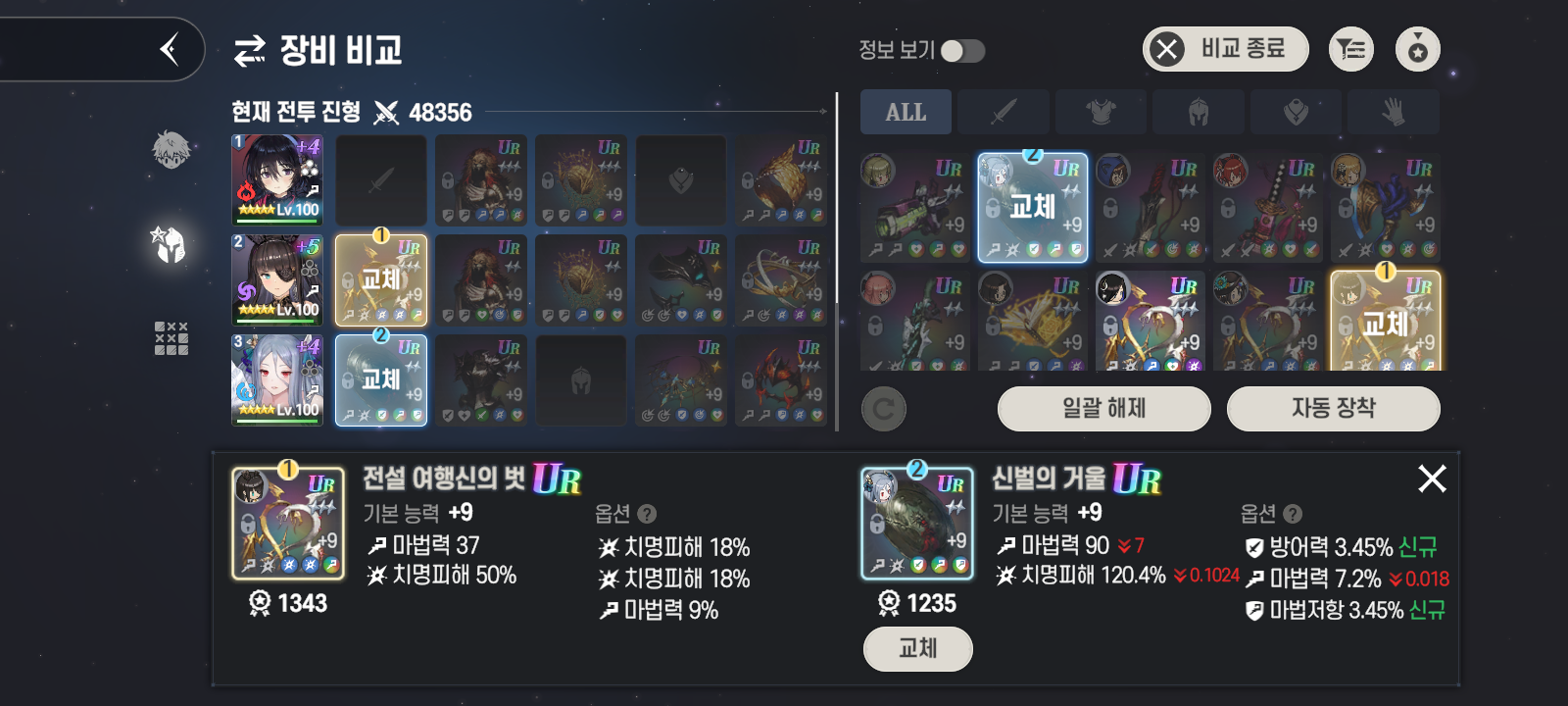Confirm swap with the bottom 교체 button

coord(917,649)
